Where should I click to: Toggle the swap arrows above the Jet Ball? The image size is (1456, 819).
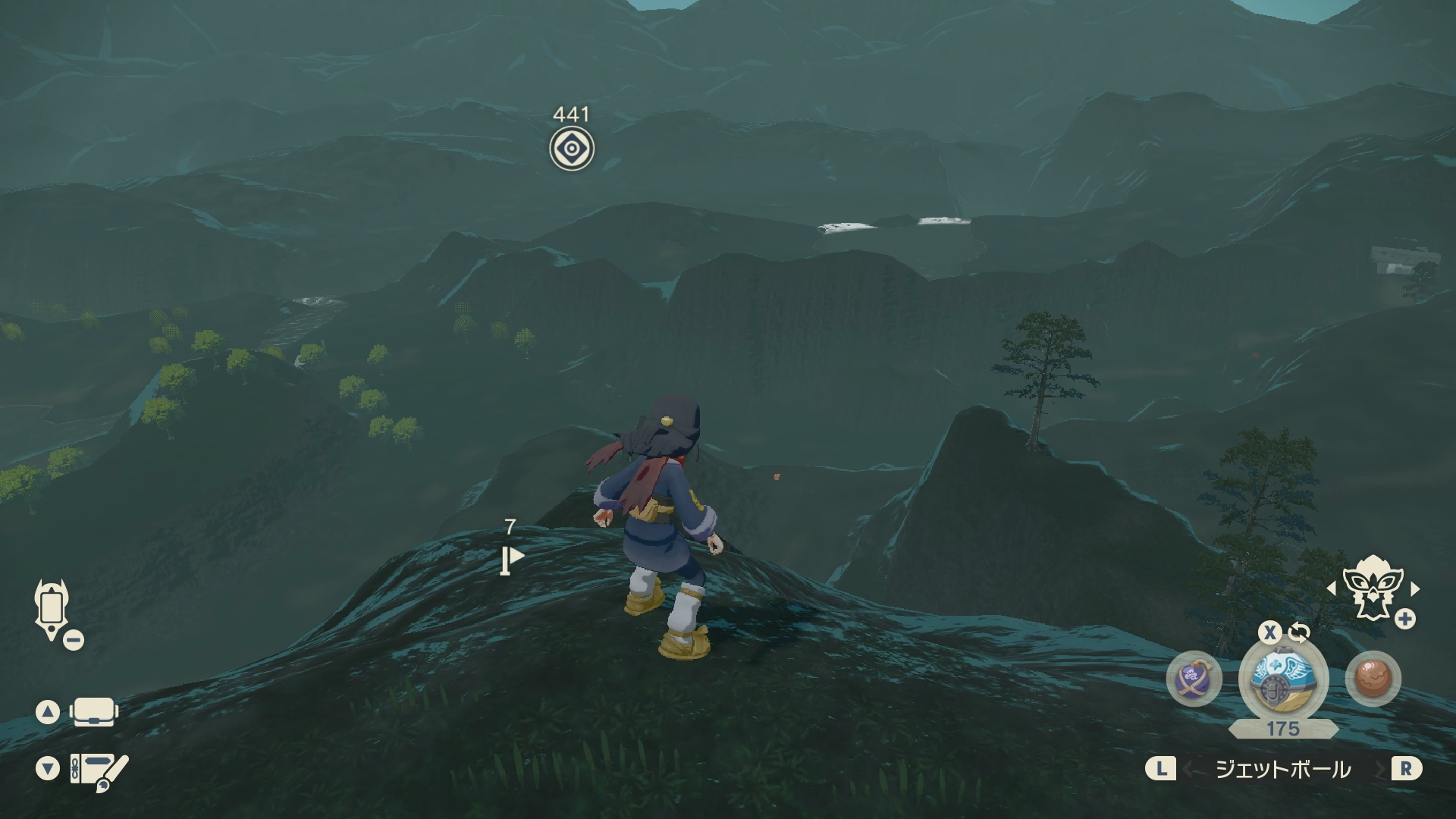(x=1299, y=632)
